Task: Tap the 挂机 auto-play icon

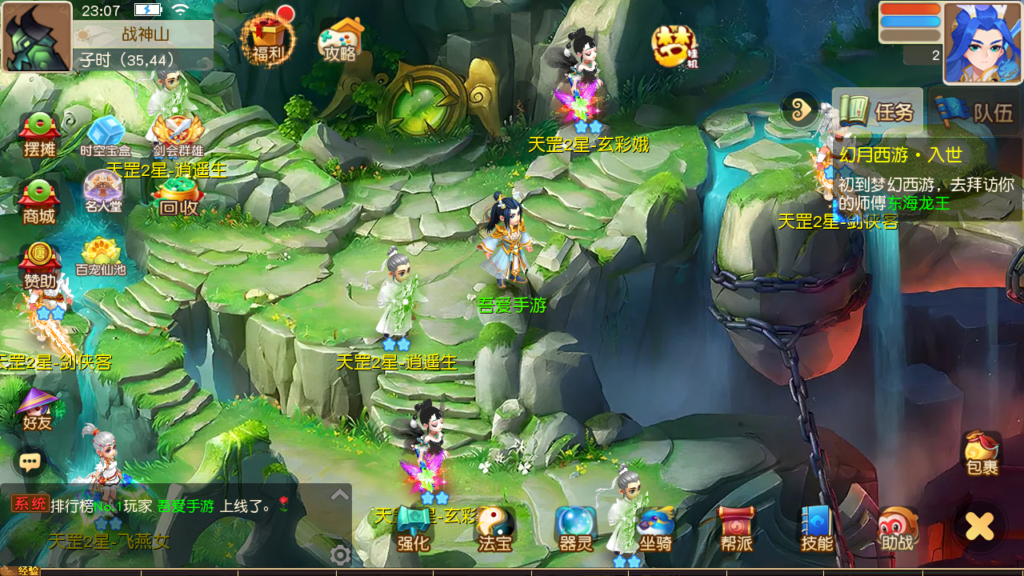Action: coord(672,44)
